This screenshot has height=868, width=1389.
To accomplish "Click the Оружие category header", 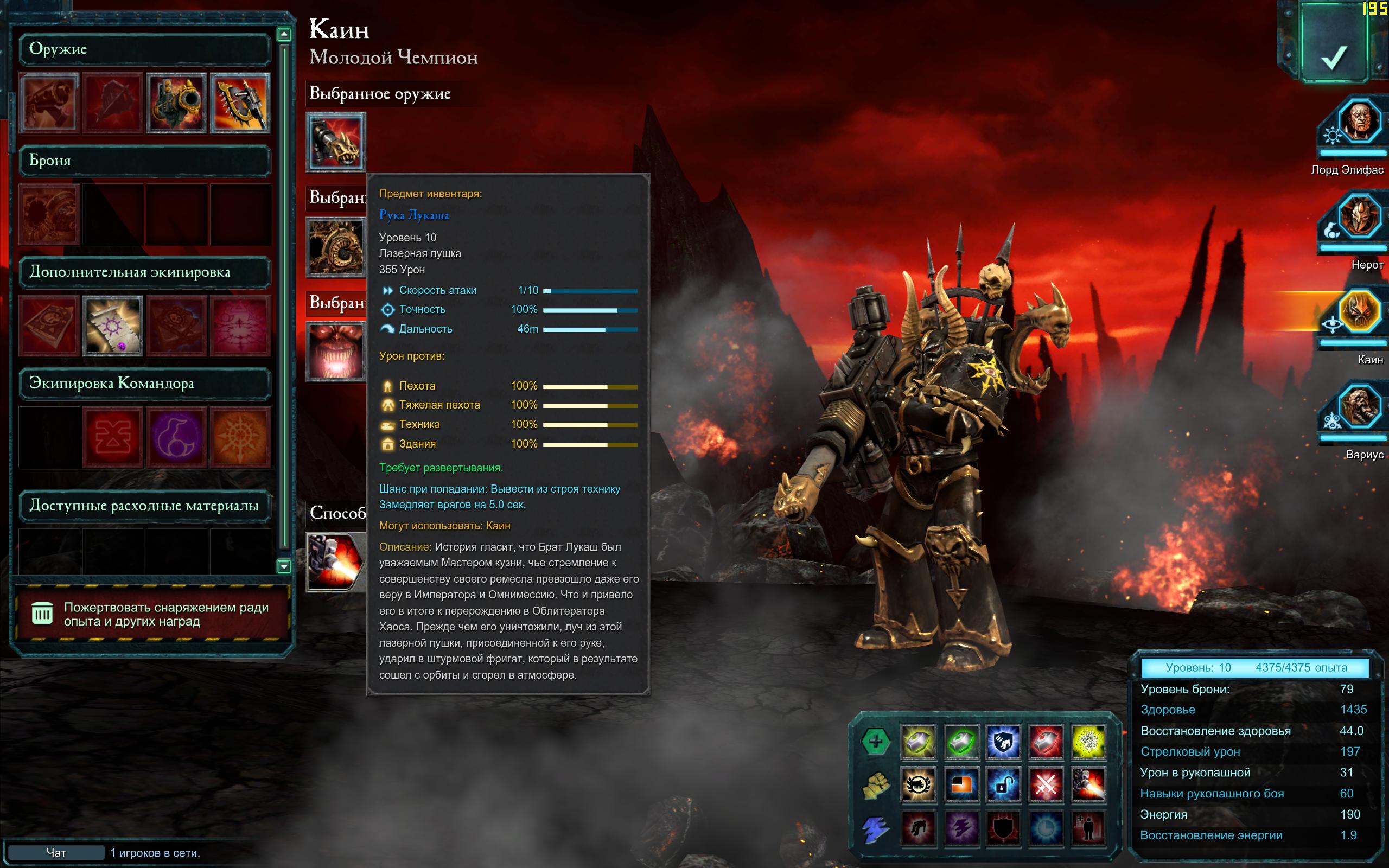I will pos(143,49).
